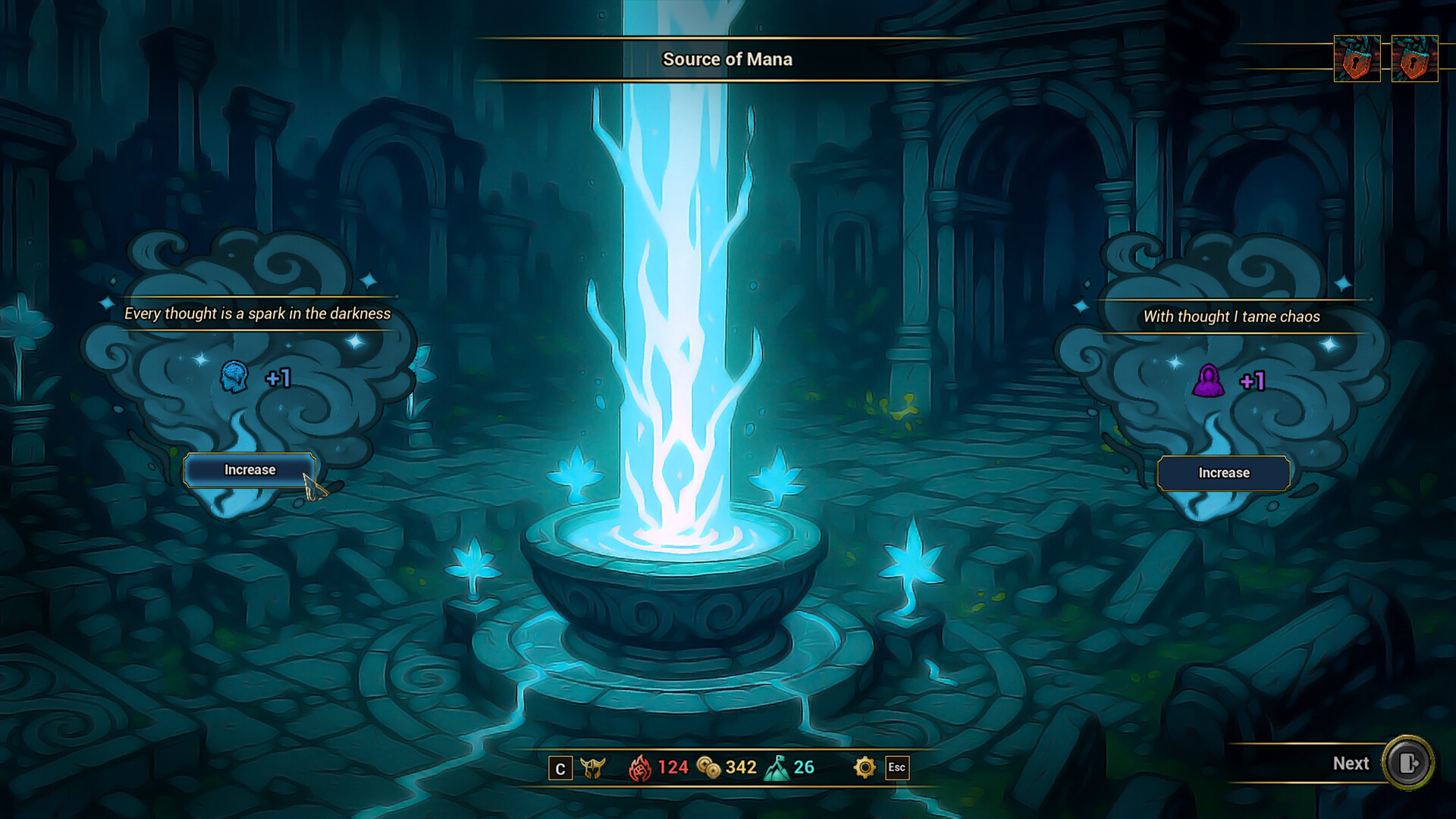Click the teal mountain expedition icon showing 26
The height and width of the screenshot is (819, 1456).
[x=777, y=767]
